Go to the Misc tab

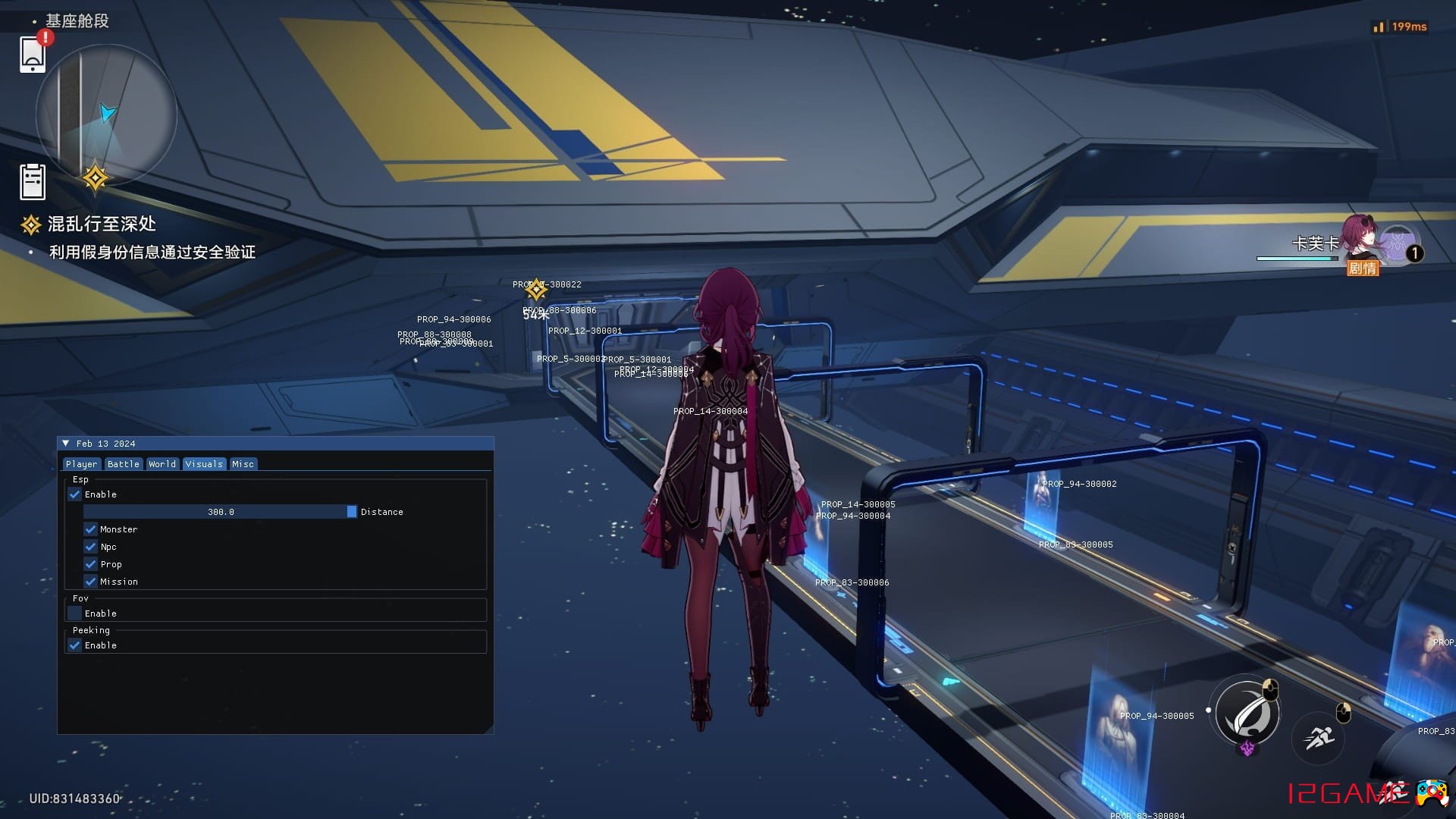[243, 464]
